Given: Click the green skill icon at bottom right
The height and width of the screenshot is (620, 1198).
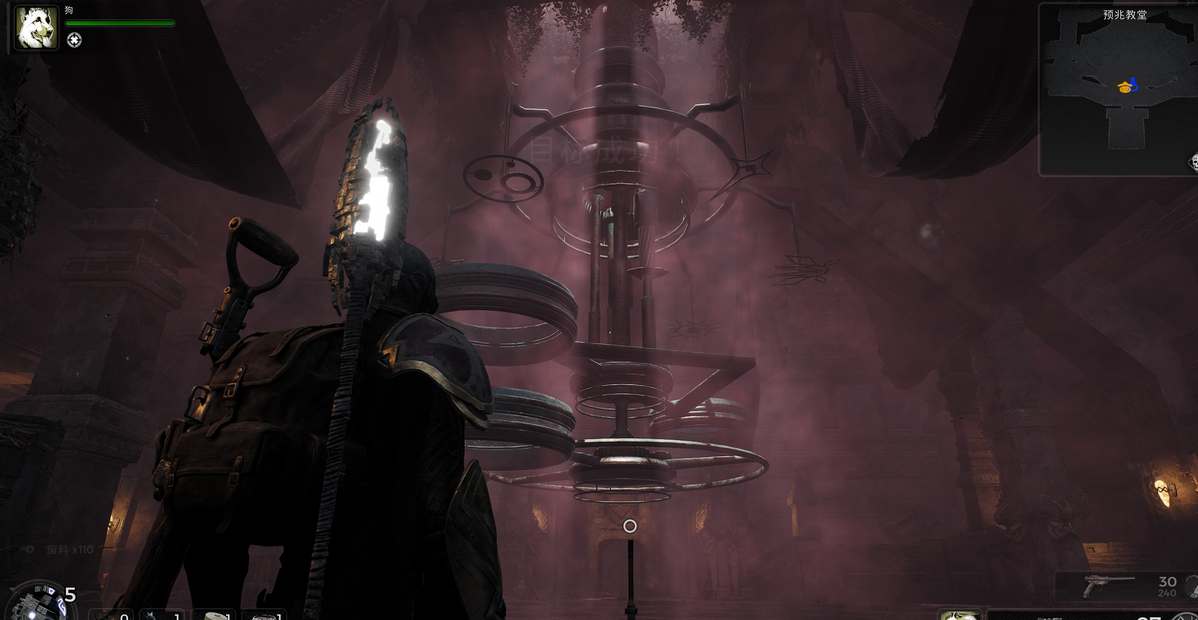Looking at the screenshot, I should point(959,614).
